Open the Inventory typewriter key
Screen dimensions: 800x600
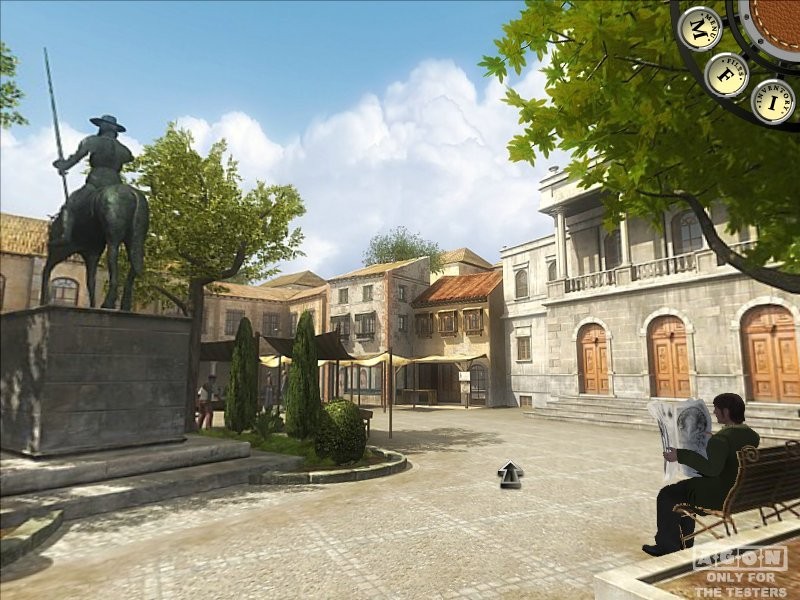coord(773,101)
